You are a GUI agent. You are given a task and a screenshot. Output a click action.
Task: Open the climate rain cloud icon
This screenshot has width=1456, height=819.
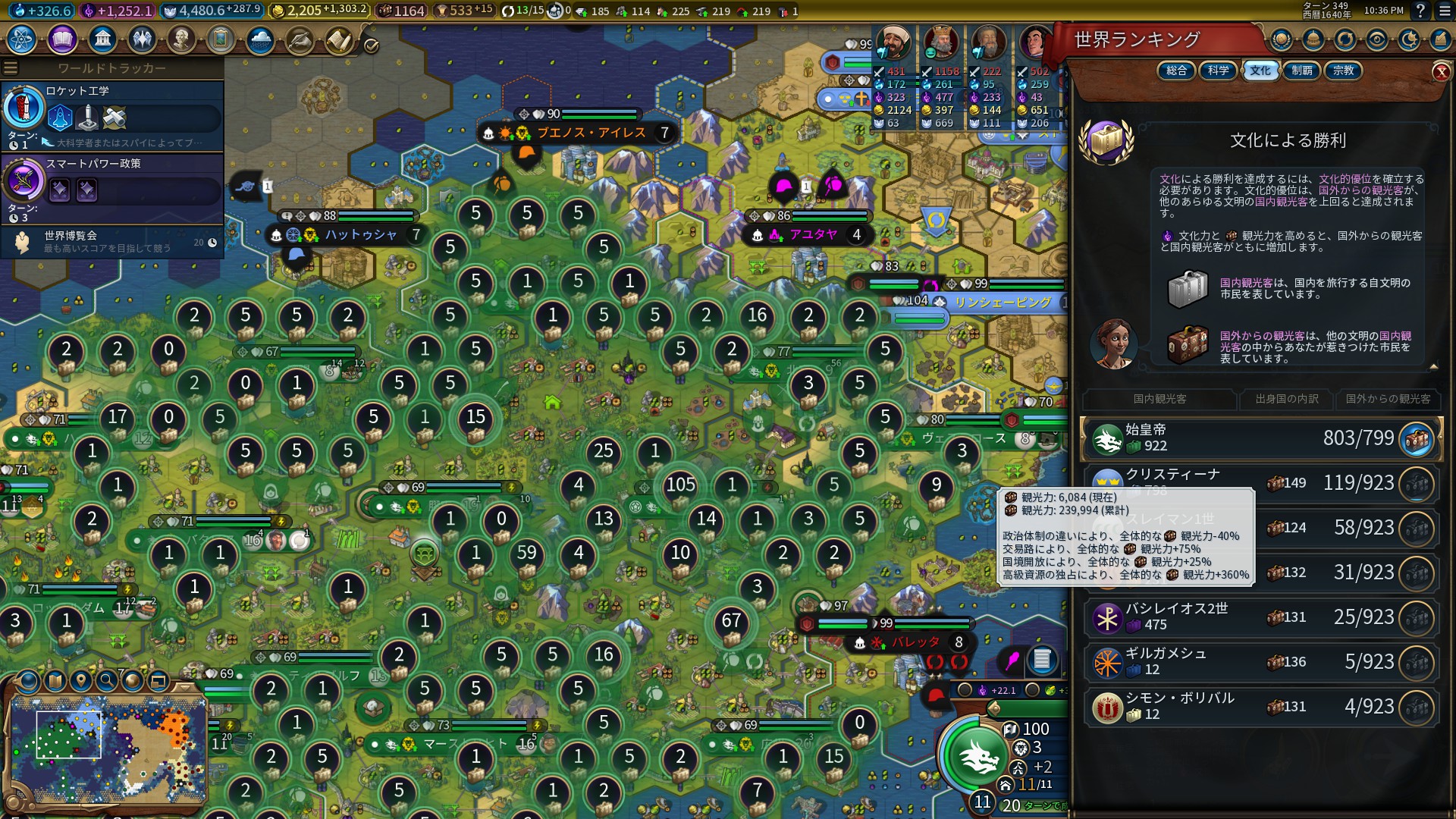pyautogui.click(x=260, y=39)
